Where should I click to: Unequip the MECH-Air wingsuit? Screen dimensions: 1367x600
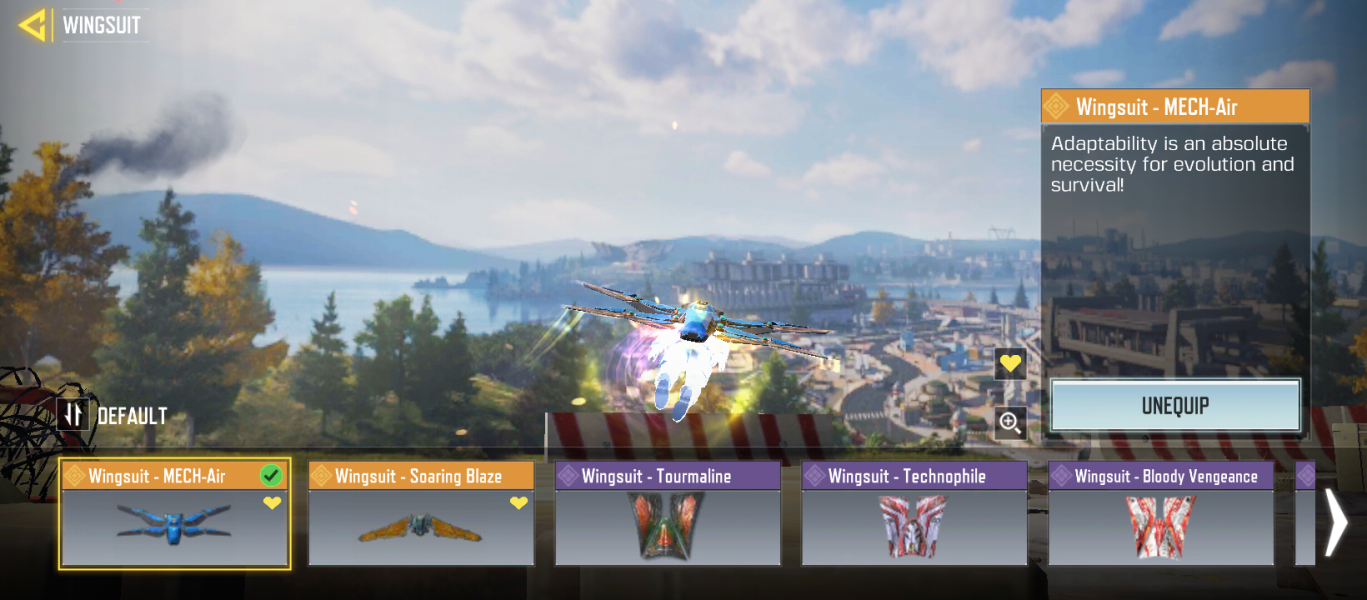tap(1175, 406)
